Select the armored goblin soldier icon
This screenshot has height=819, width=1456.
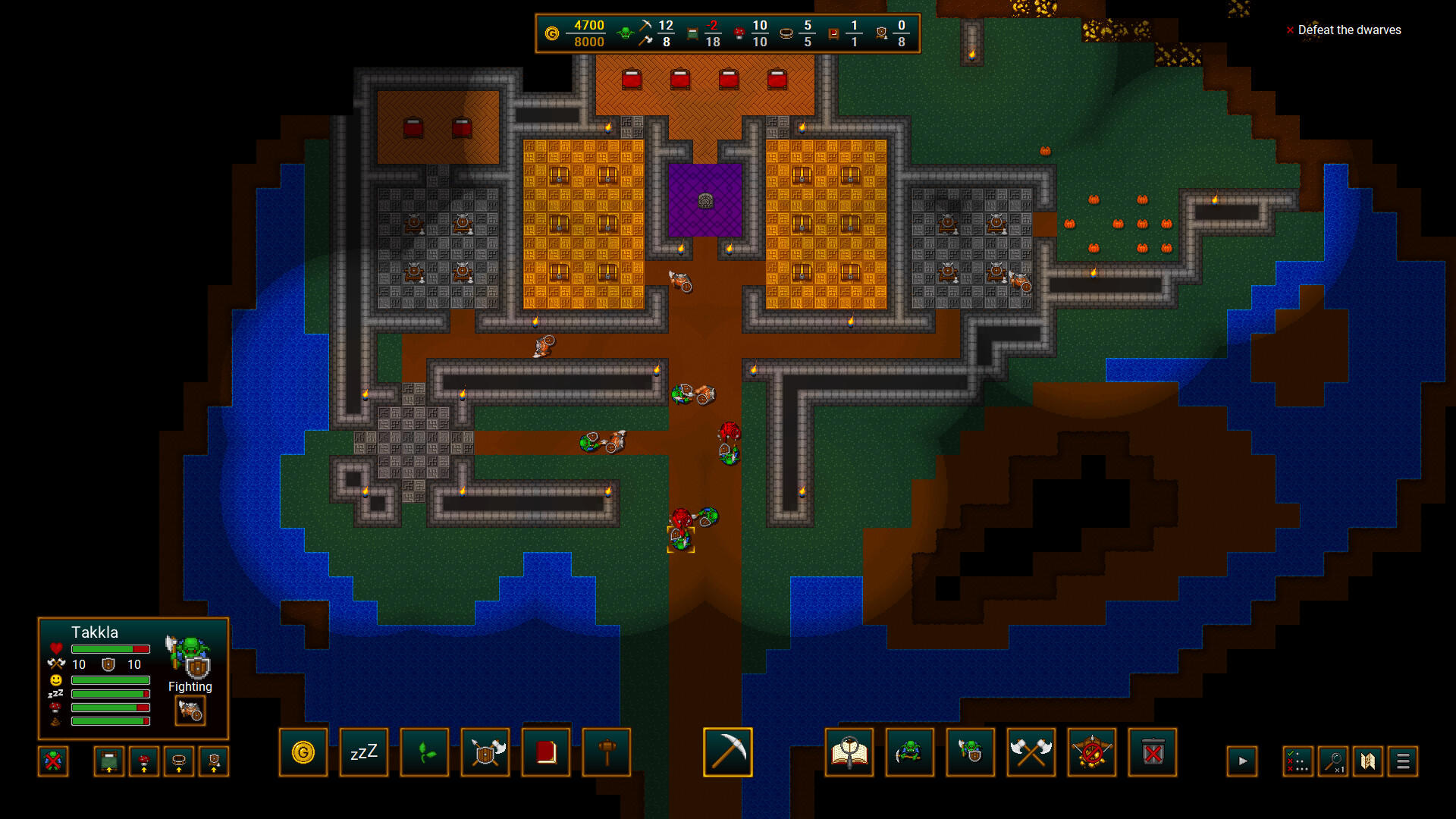coord(971,752)
